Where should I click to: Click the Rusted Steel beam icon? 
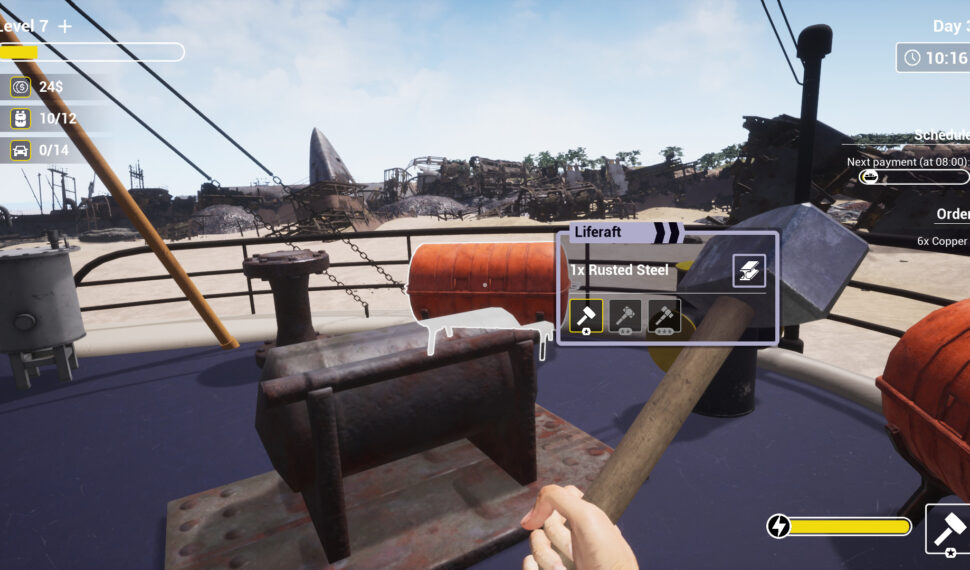tap(749, 270)
